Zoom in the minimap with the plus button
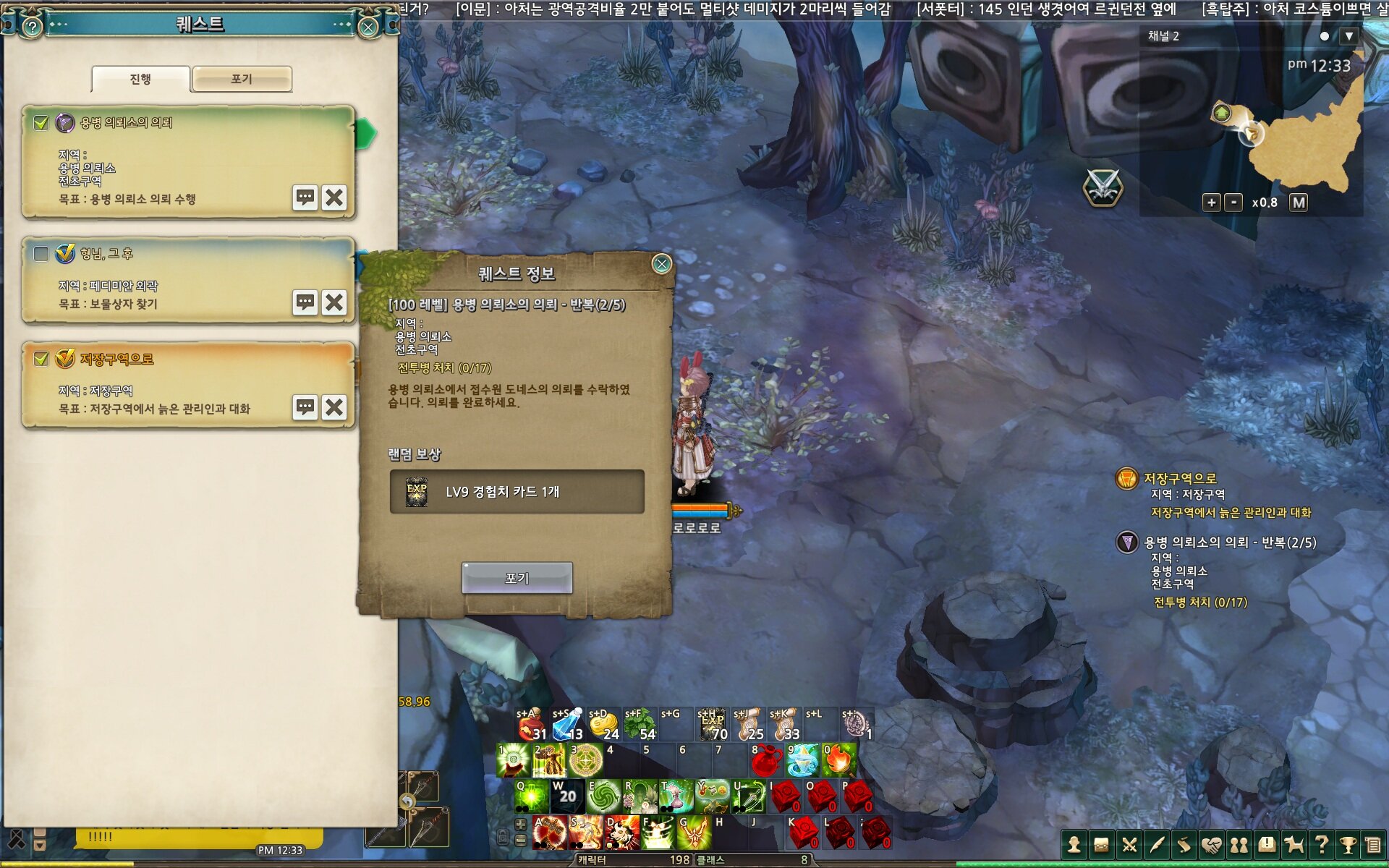 [x=1211, y=203]
